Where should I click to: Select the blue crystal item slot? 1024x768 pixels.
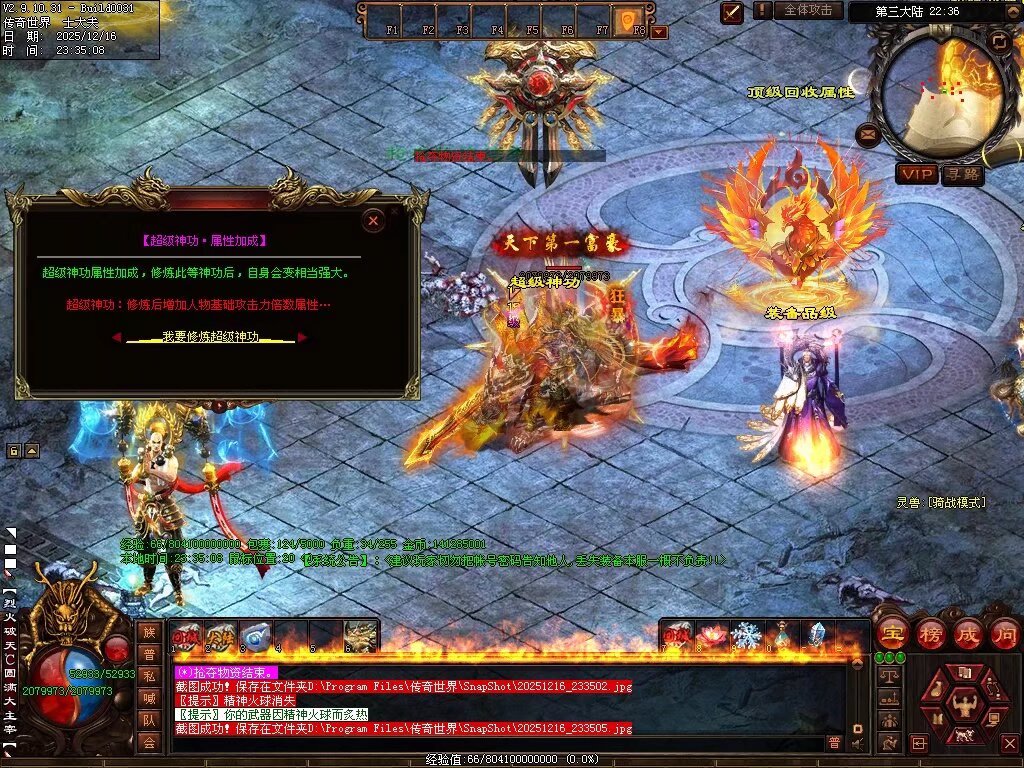click(x=817, y=635)
